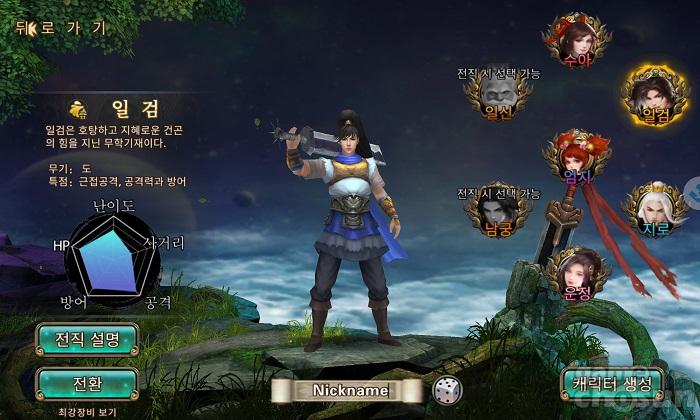
Task: Select the locked 남궁 class portrait
Action: click(x=495, y=212)
